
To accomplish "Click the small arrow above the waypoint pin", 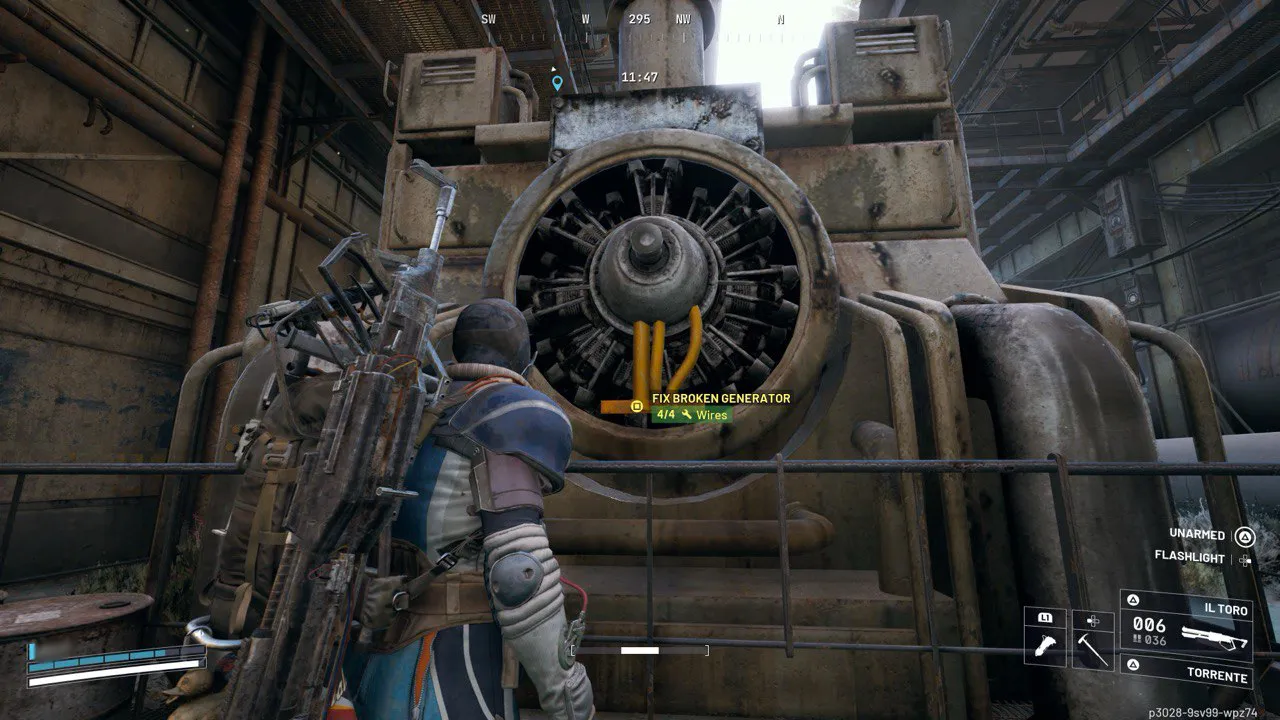I will tap(553, 69).
